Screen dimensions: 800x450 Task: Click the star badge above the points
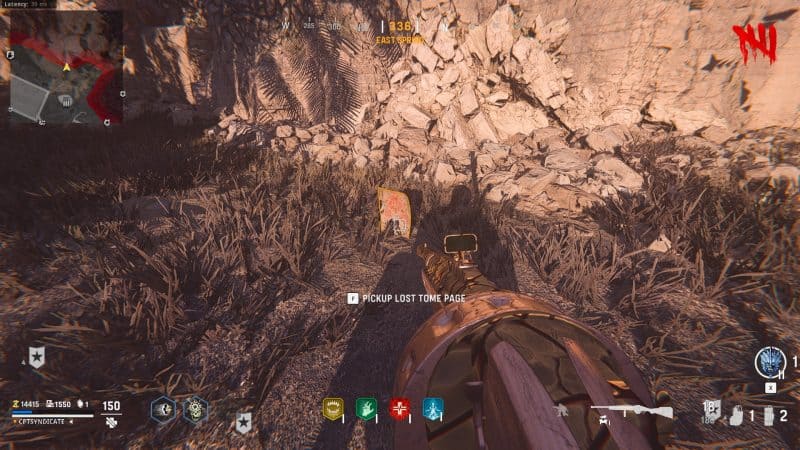[x=37, y=357]
